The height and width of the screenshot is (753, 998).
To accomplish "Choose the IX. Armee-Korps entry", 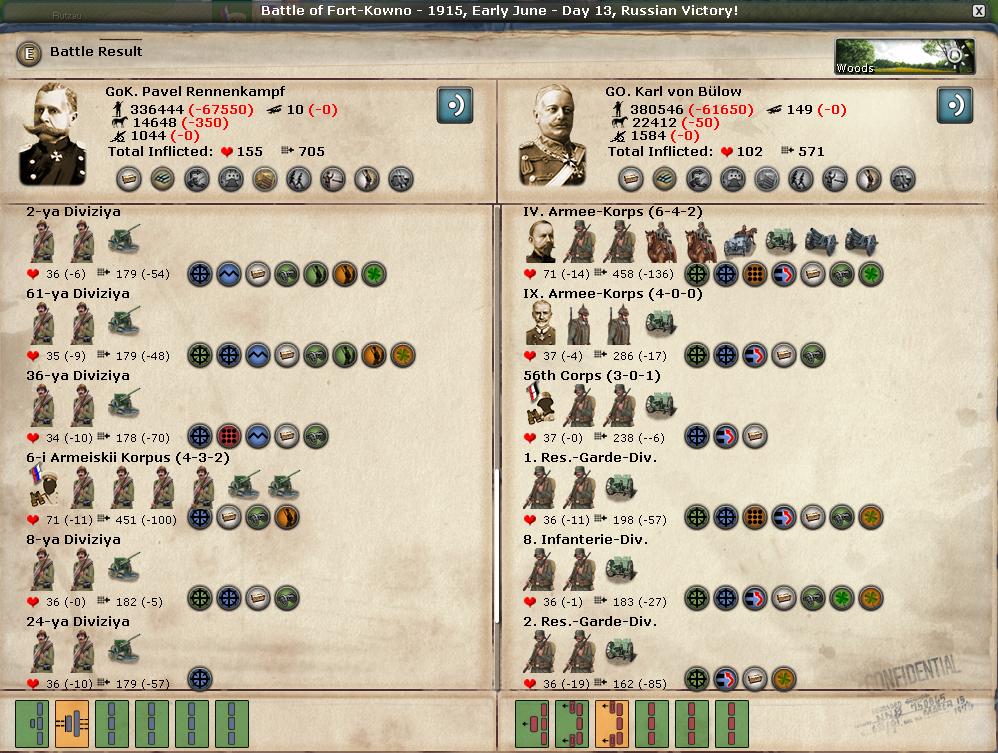I will click(x=612, y=294).
